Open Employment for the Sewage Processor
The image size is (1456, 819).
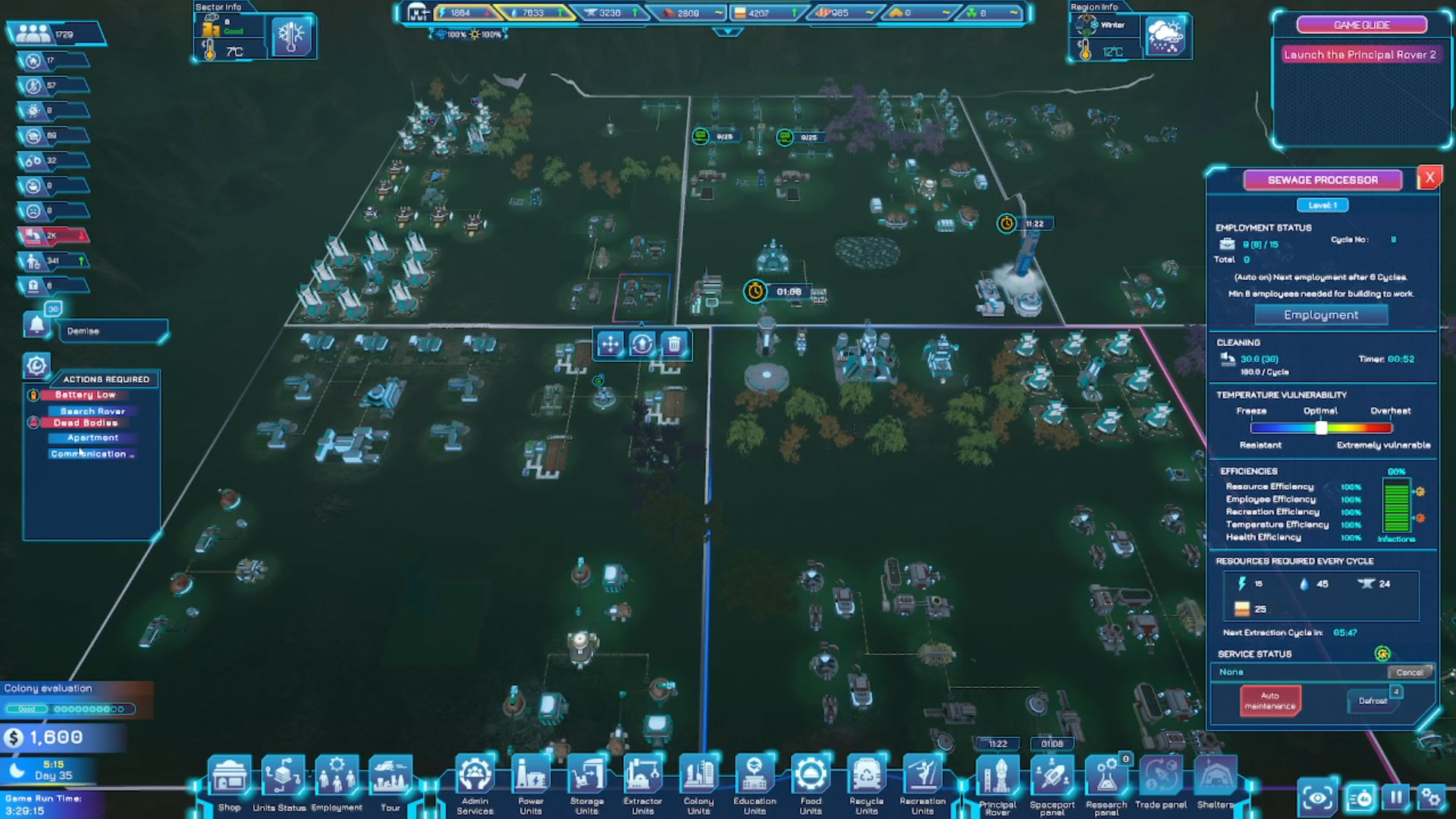(x=1321, y=315)
